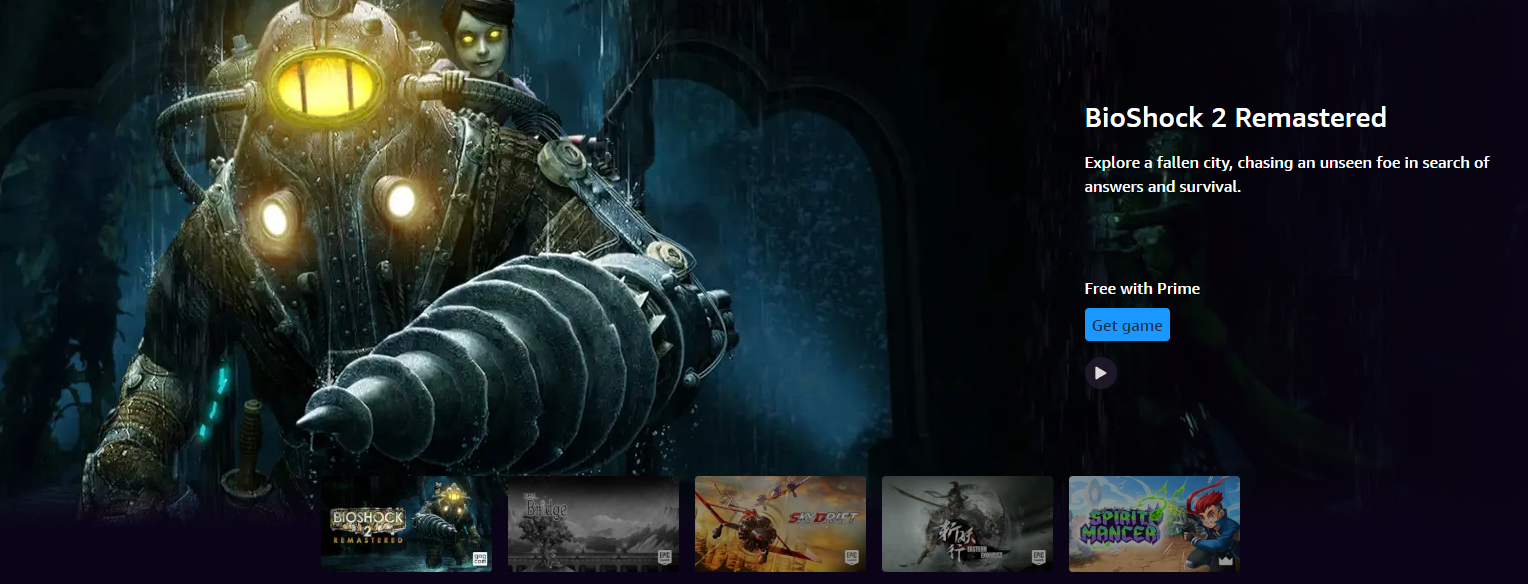Show the Spirit Mancer game thumbnail

click(1154, 523)
